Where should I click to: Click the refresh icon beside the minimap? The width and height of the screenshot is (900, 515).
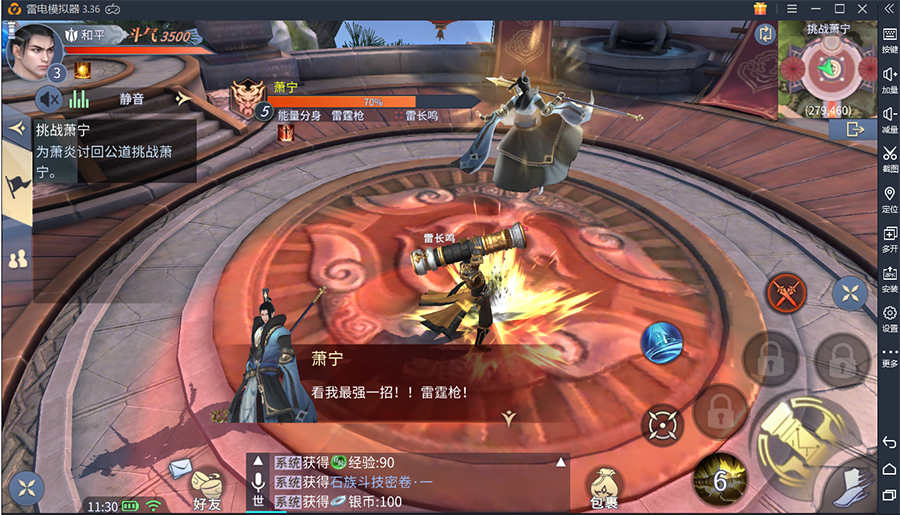click(x=766, y=33)
